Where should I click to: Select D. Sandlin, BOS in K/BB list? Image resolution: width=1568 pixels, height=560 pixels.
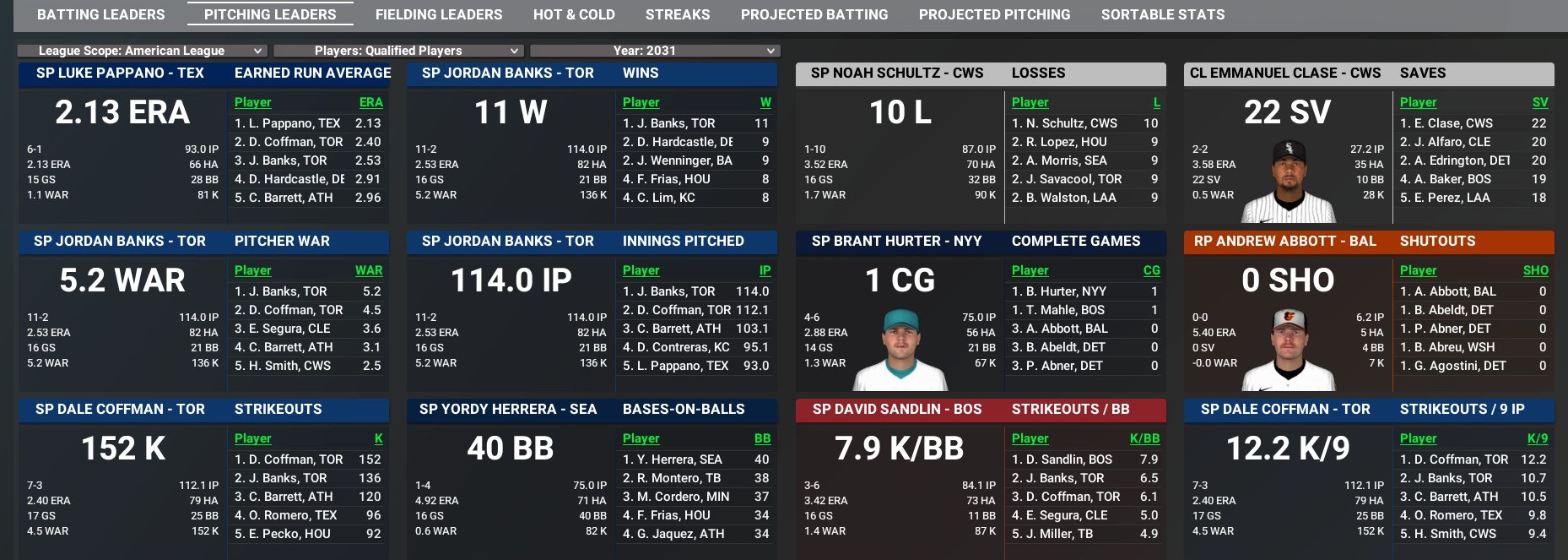[x=1062, y=459]
